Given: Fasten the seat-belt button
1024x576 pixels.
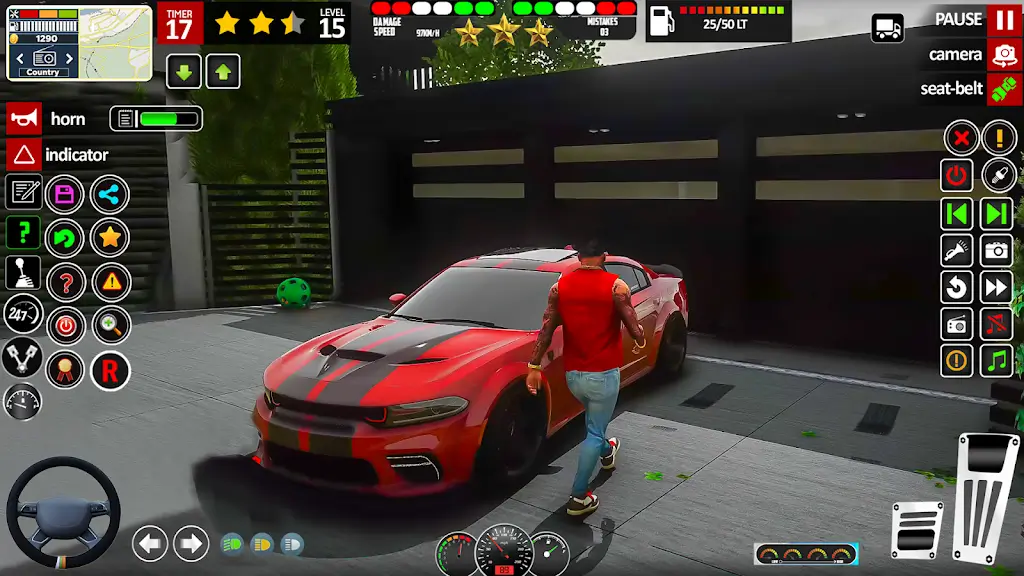Looking at the screenshot, I should [x=1004, y=89].
